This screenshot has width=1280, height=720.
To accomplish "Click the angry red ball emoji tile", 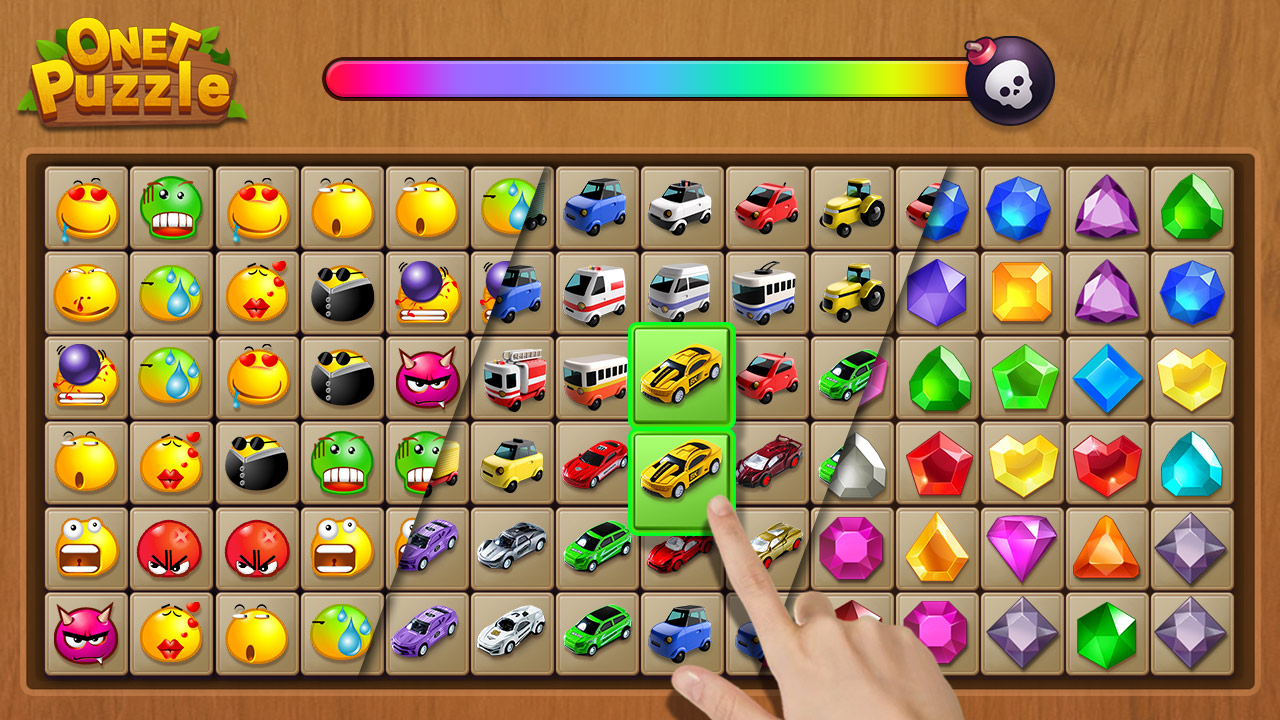I will (x=171, y=548).
